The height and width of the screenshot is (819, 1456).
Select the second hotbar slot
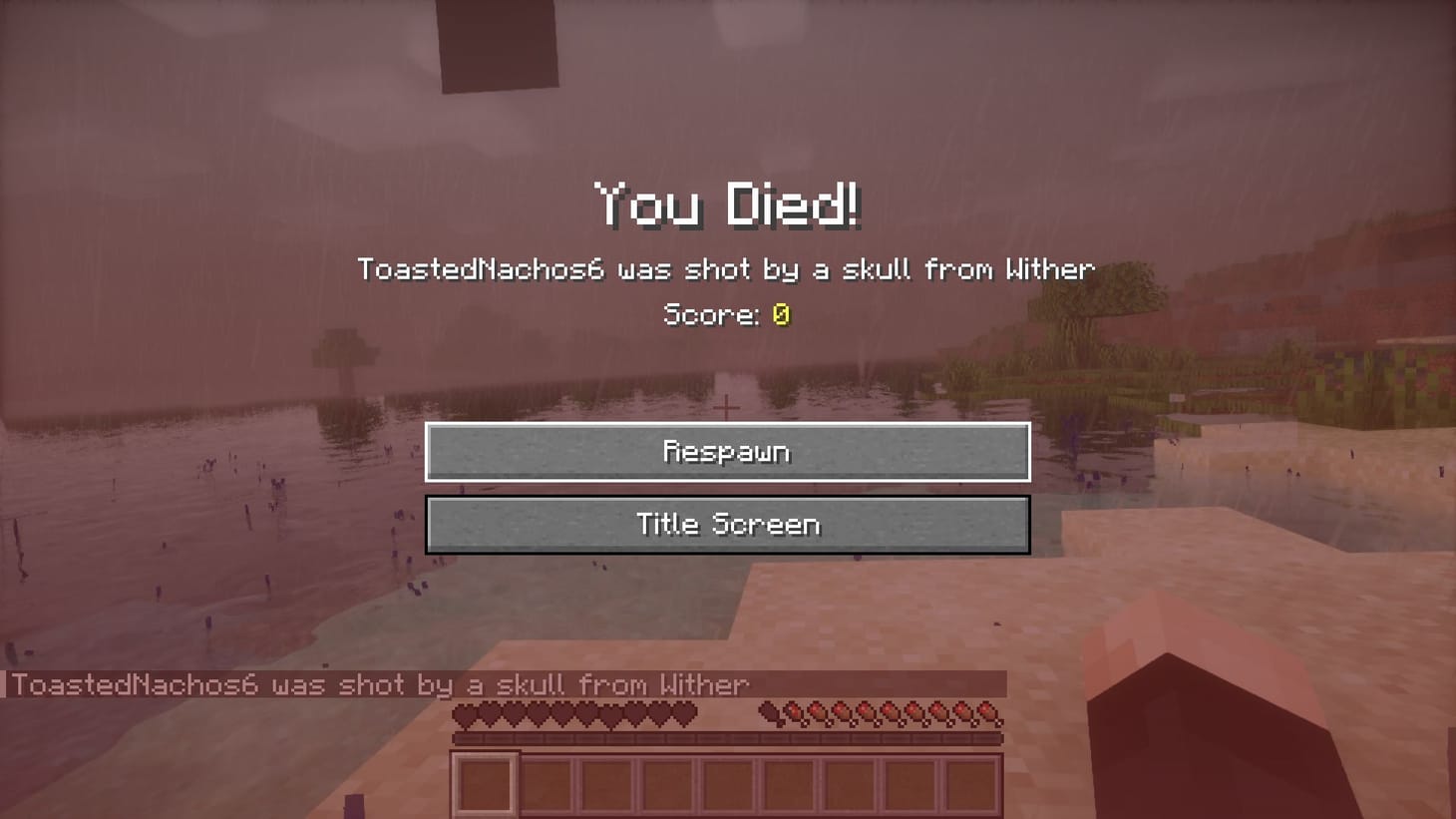point(547,784)
